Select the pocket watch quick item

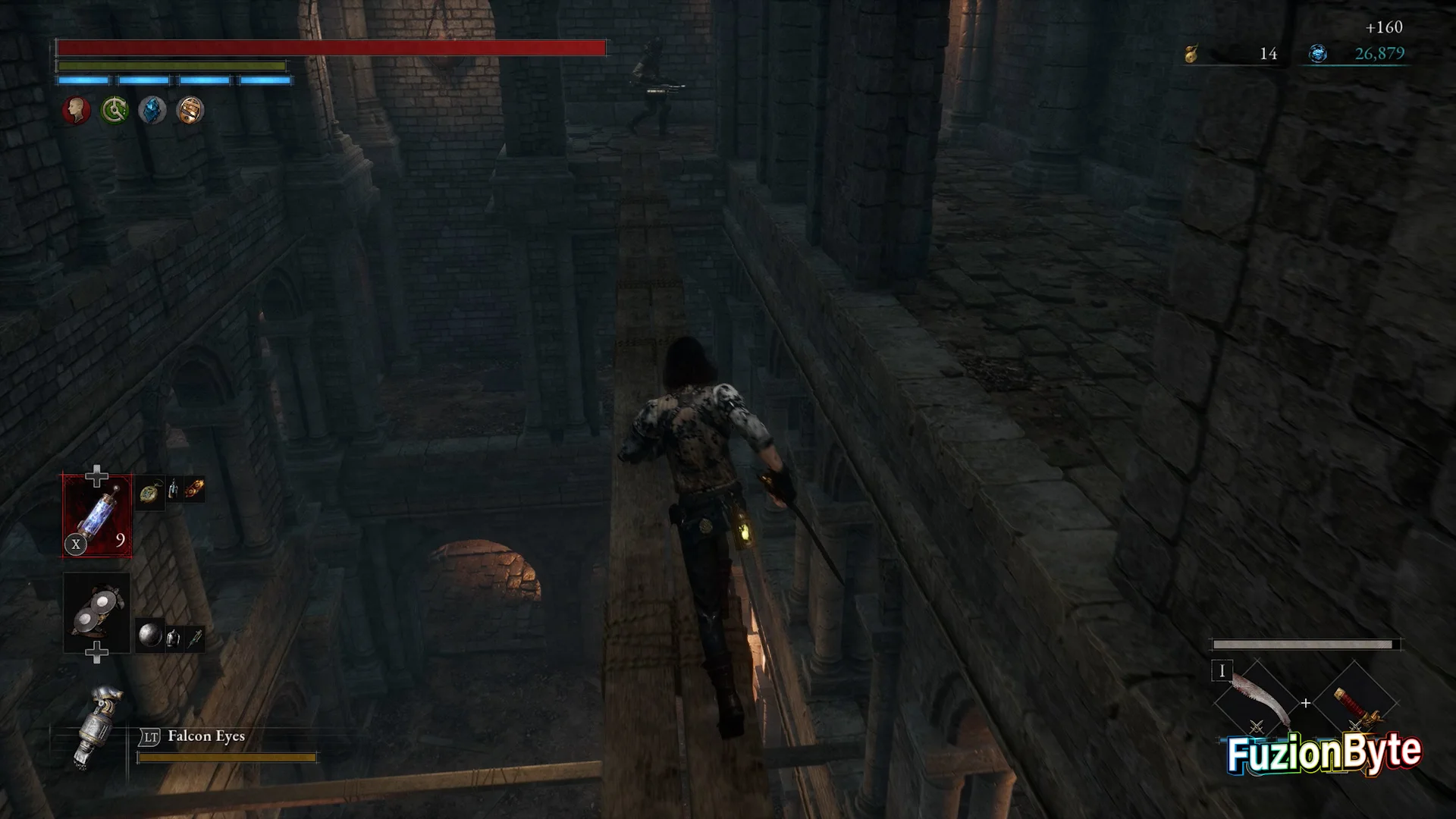tap(150, 493)
